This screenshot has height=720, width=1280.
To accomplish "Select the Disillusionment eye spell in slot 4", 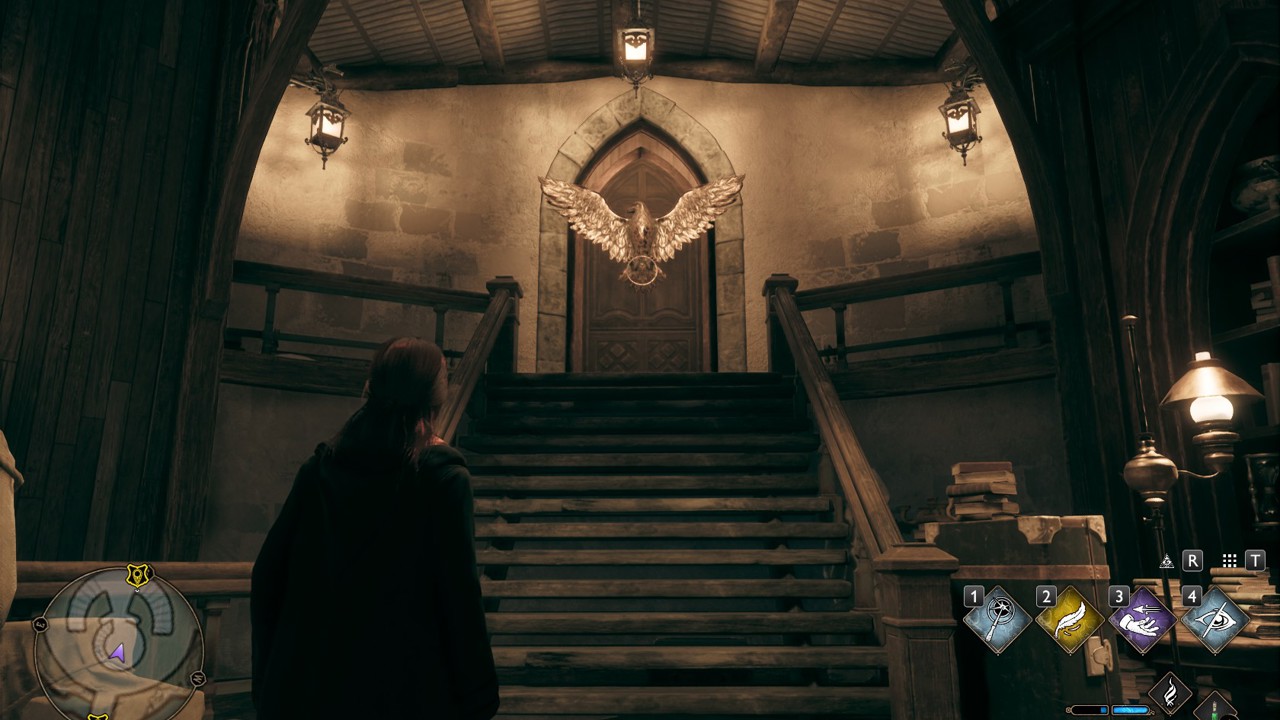I will pos(1217,620).
